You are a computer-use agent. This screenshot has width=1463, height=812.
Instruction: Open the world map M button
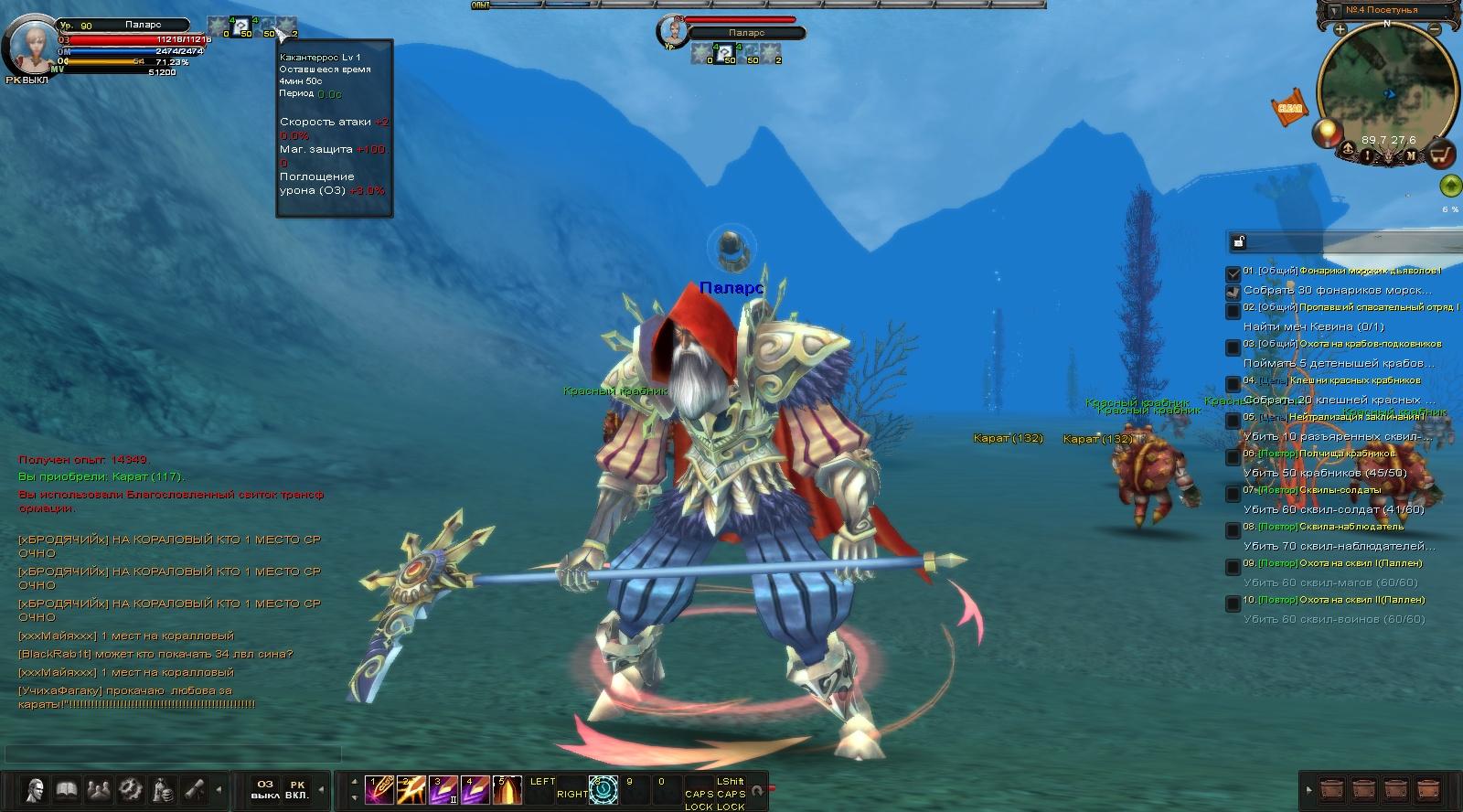point(1411,155)
